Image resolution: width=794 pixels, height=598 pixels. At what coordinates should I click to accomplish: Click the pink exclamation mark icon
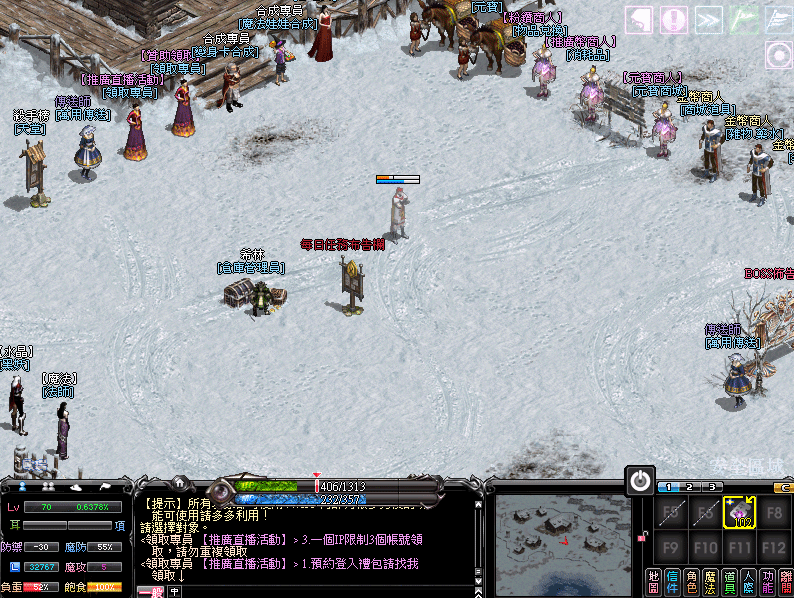point(673,19)
